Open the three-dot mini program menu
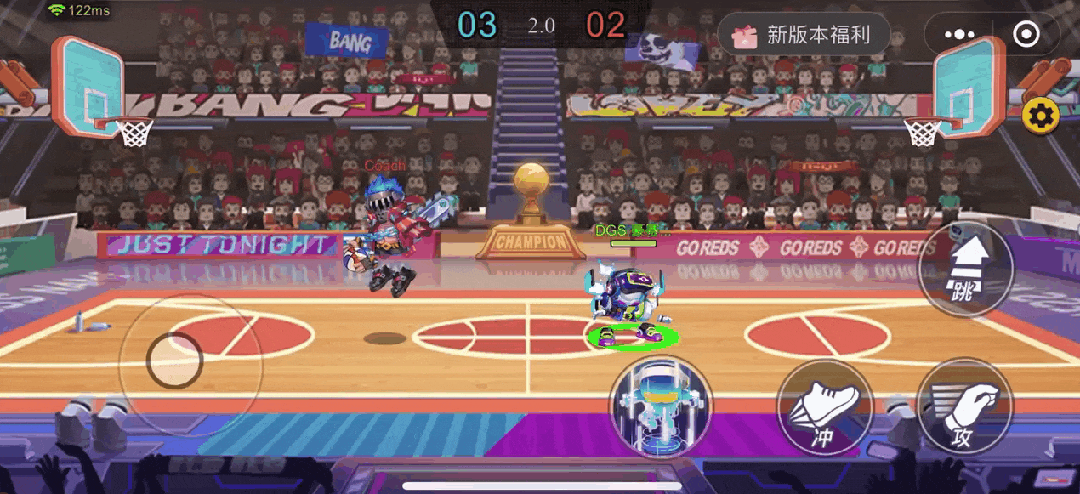1080x494 pixels. [x=958, y=35]
